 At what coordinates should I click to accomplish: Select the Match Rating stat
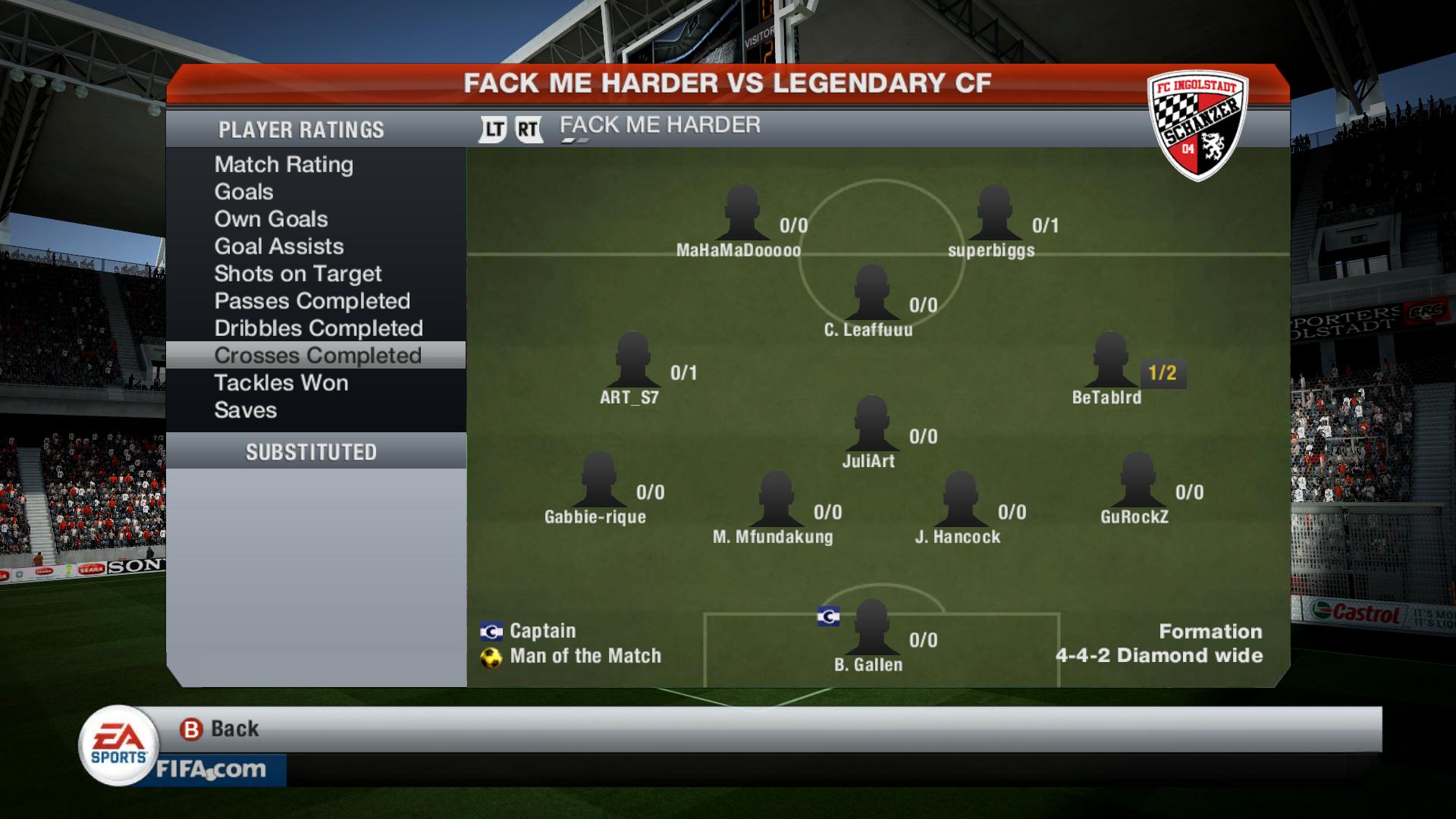click(284, 165)
